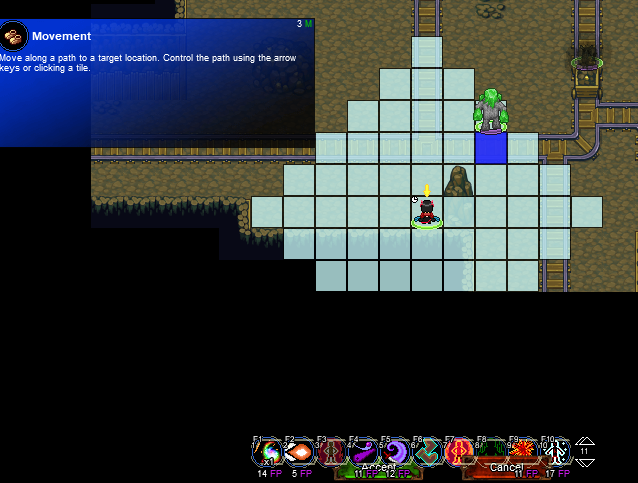The width and height of the screenshot is (638, 483).
Task: Select the white figure skill in F10
Action: pyautogui.click(x=556, y=452)
